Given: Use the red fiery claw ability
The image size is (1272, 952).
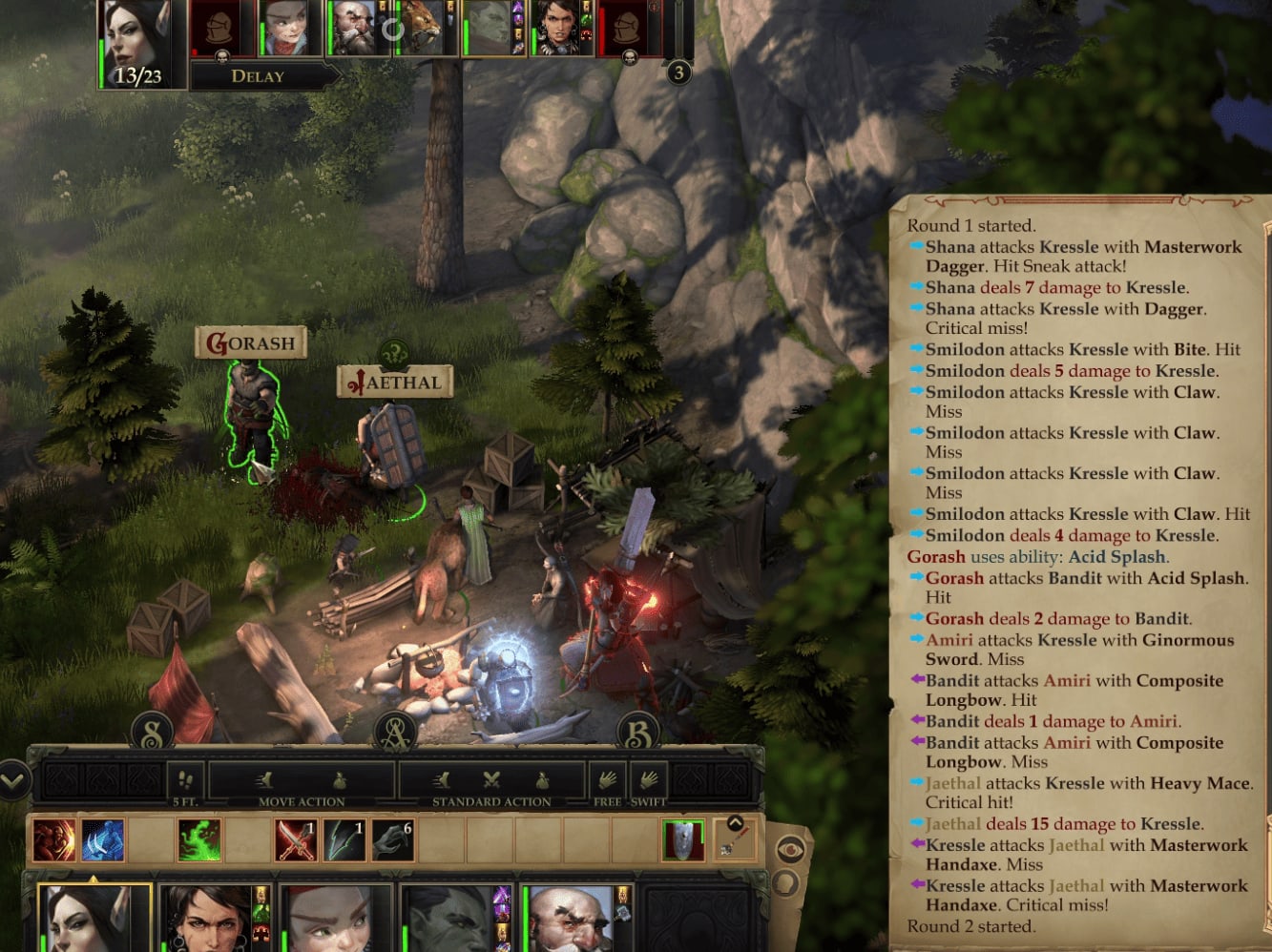Looking at the screenshot, I should tap(53, 840).
